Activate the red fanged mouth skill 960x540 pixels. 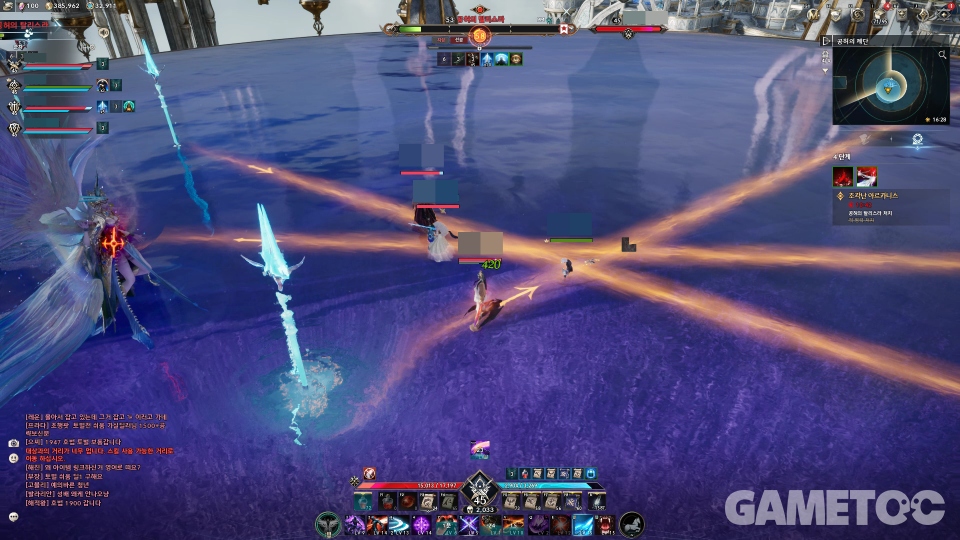point(605,524)
